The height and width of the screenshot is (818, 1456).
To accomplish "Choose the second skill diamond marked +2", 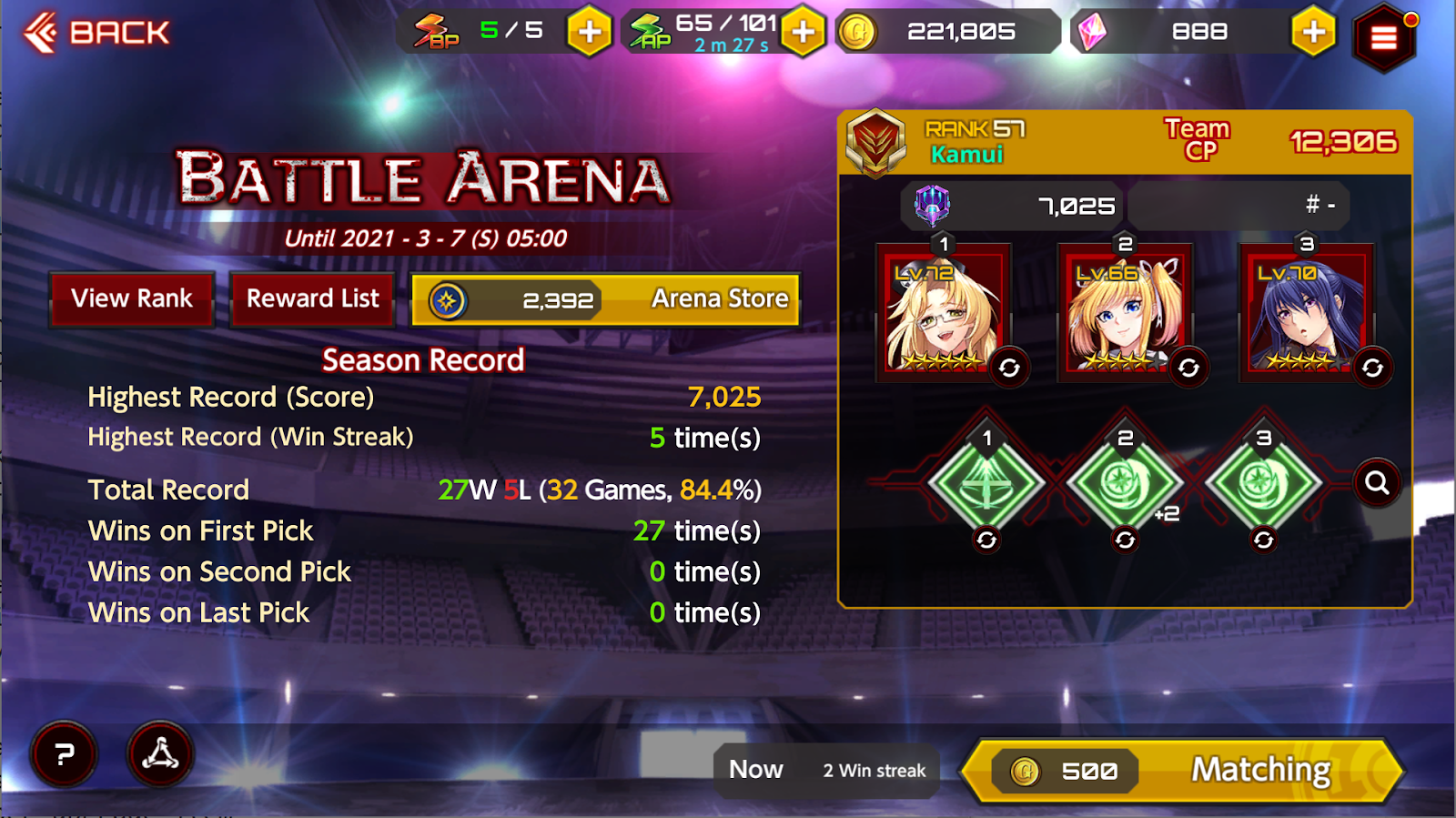I will tap(1125, 481).
